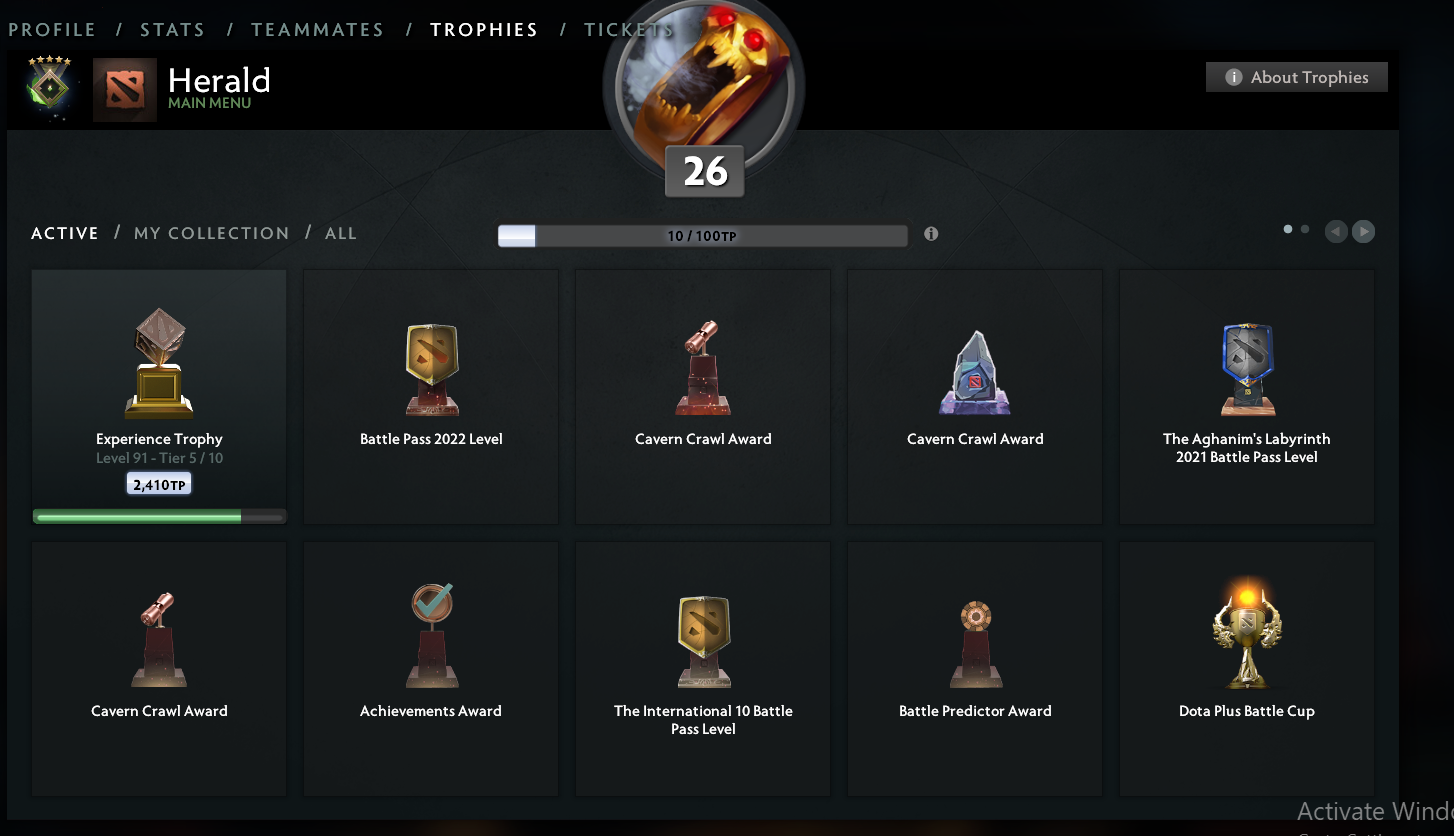Switch to the MY COLLECTION tab
Viewport: 1454px width, 836px height.
(211, 232)
